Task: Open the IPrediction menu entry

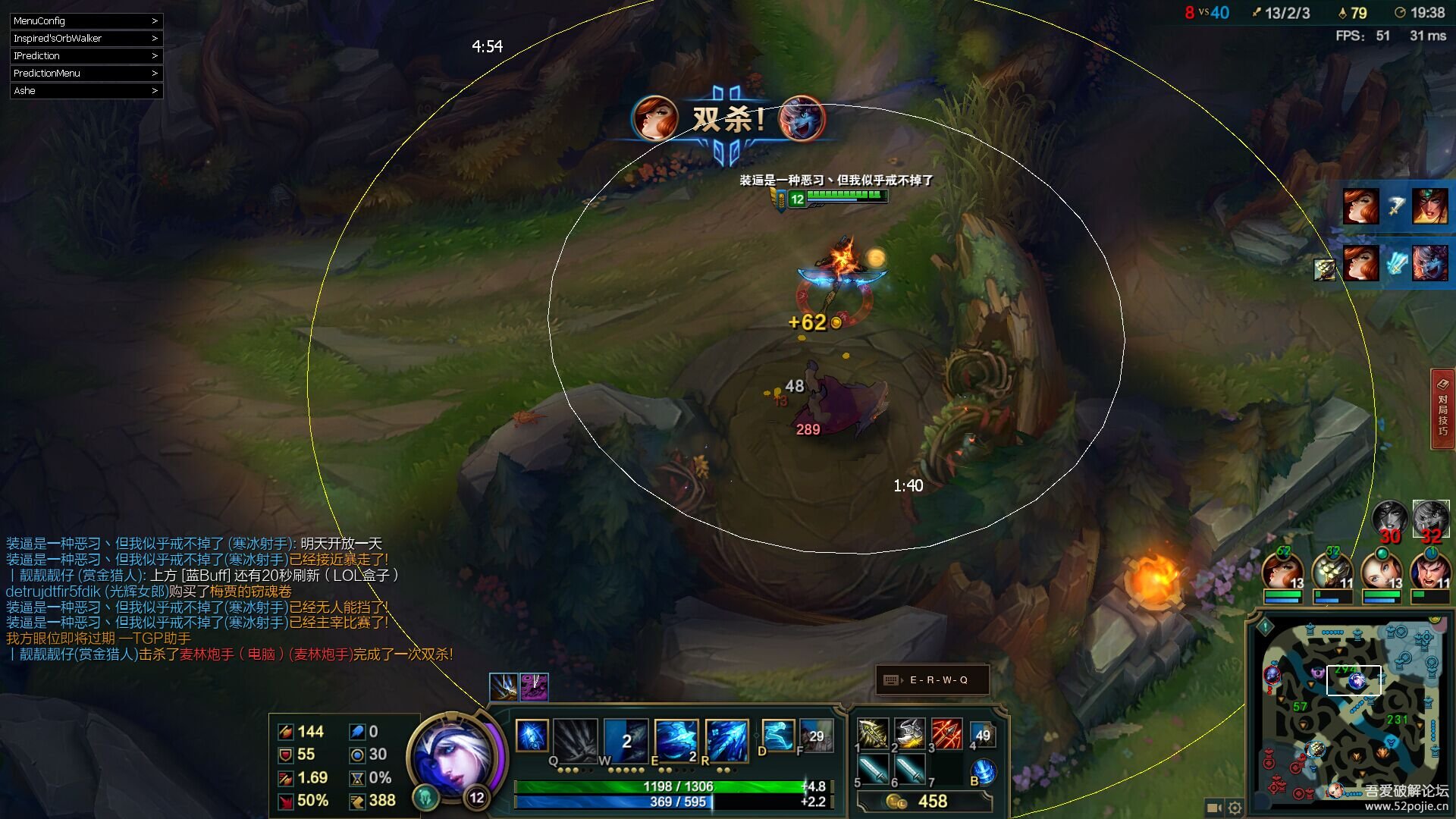Action: coord(86,56)
